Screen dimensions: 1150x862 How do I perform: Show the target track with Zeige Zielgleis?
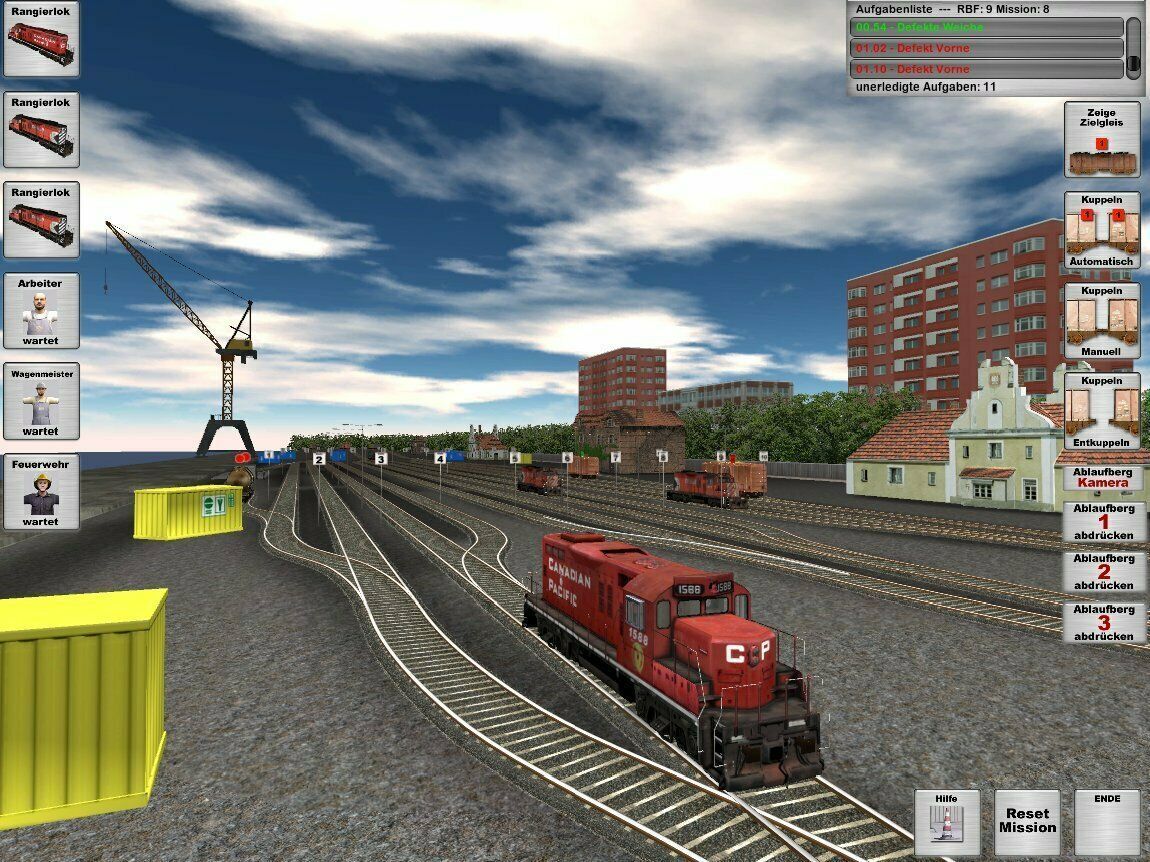[x=1102, y=140]
